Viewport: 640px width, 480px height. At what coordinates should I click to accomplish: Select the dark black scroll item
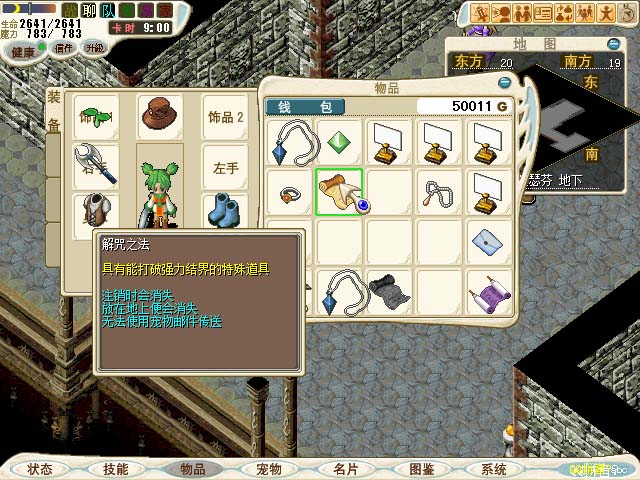pyautogui.click(x=389, y=291)
